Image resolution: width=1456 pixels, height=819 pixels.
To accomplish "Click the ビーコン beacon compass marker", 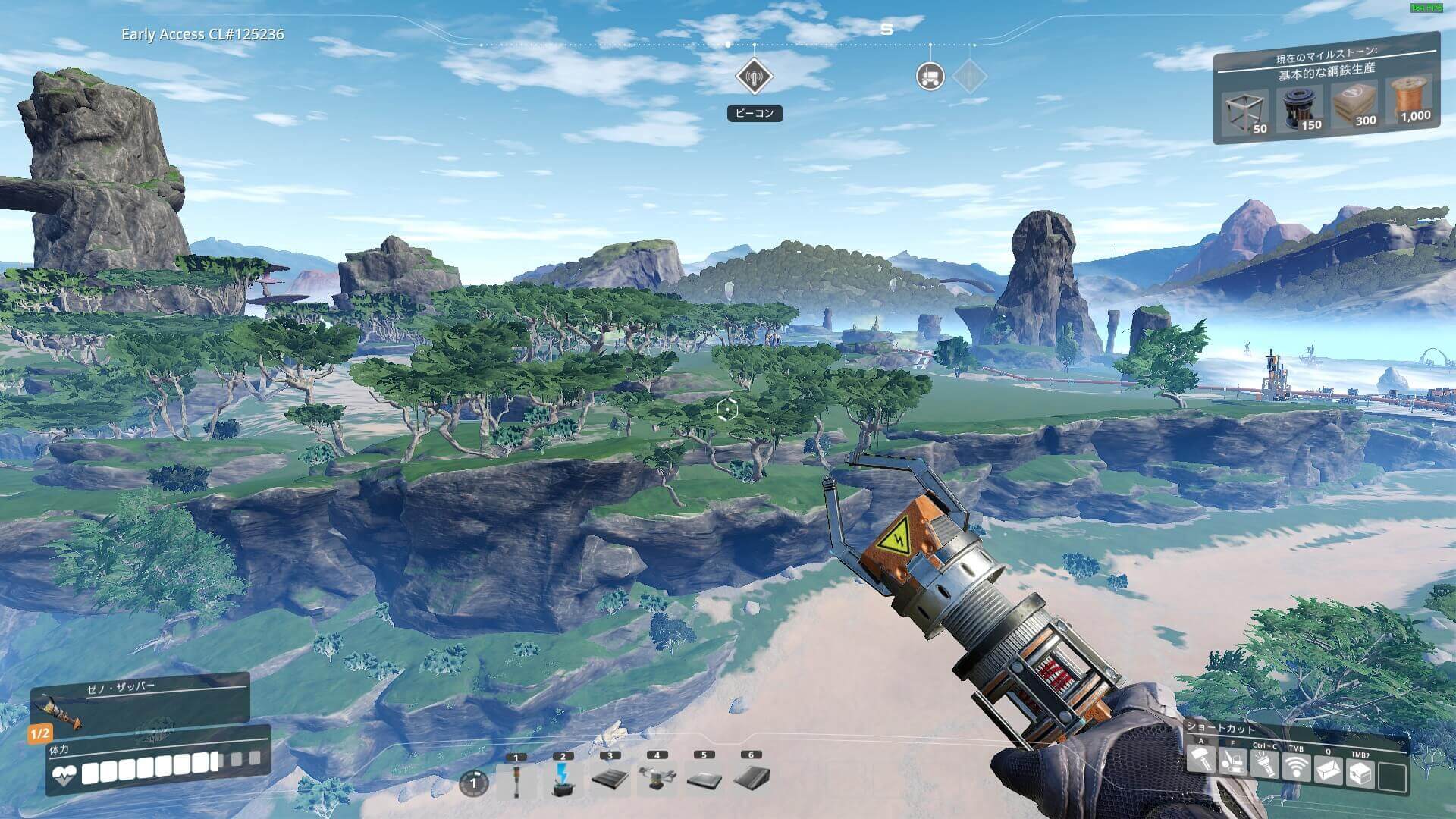I will (x=754, y=76).
